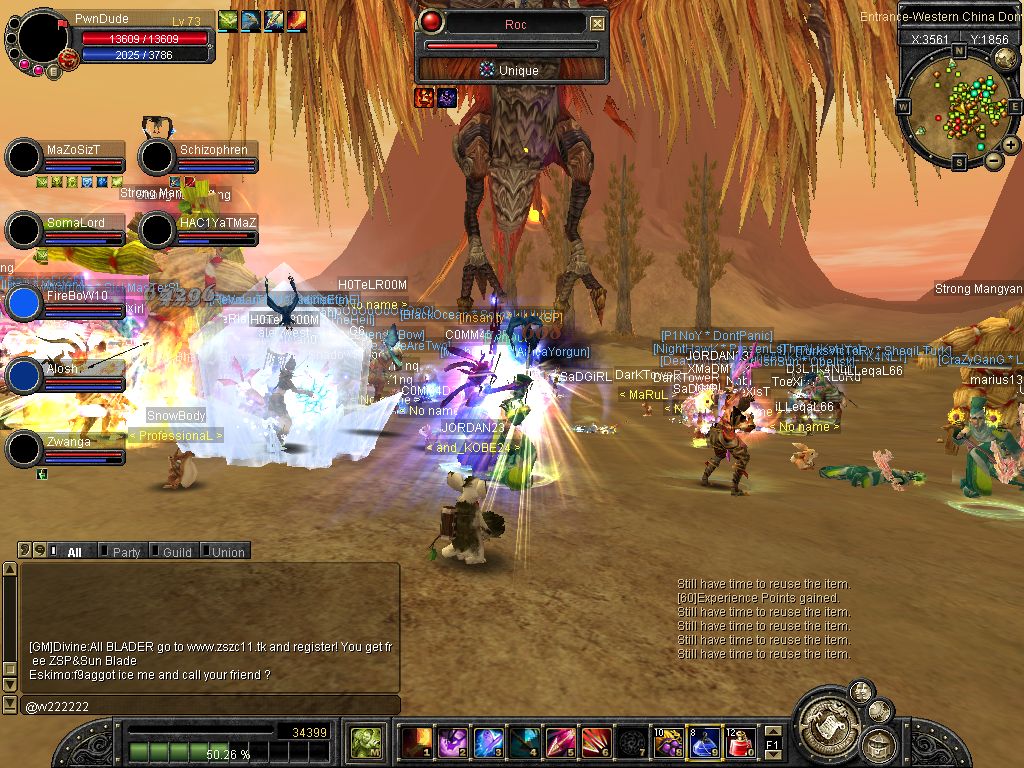Activate the purple skill in hotbar slot 2

click(451, 742)
